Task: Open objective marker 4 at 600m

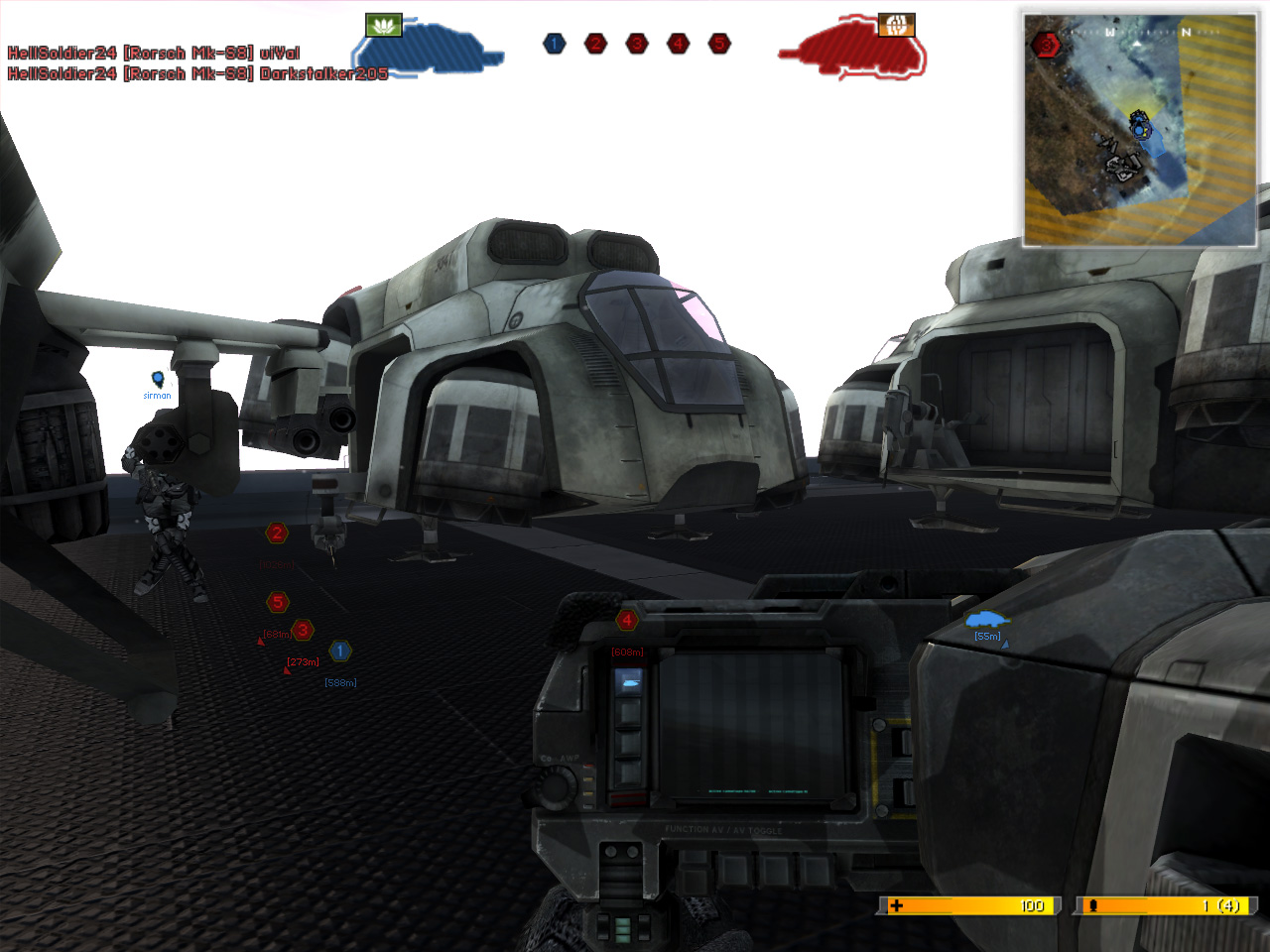Action: tap(628, 619)
